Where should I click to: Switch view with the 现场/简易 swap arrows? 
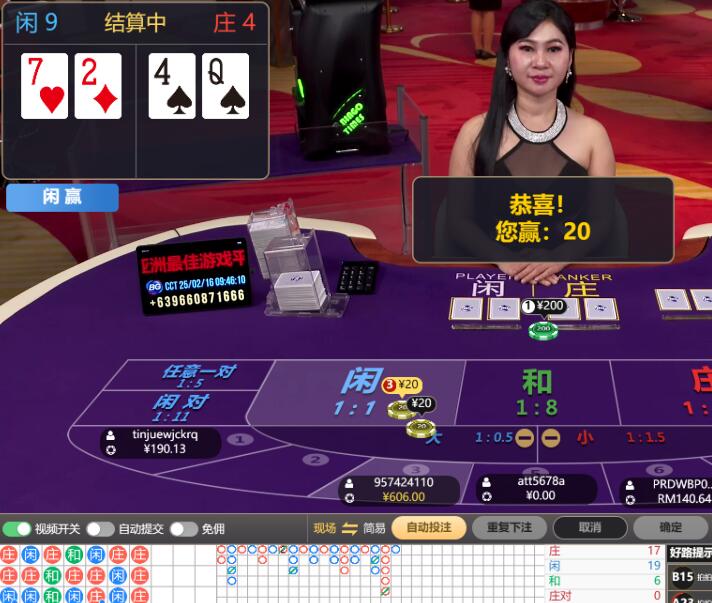[x=350, y=528]
